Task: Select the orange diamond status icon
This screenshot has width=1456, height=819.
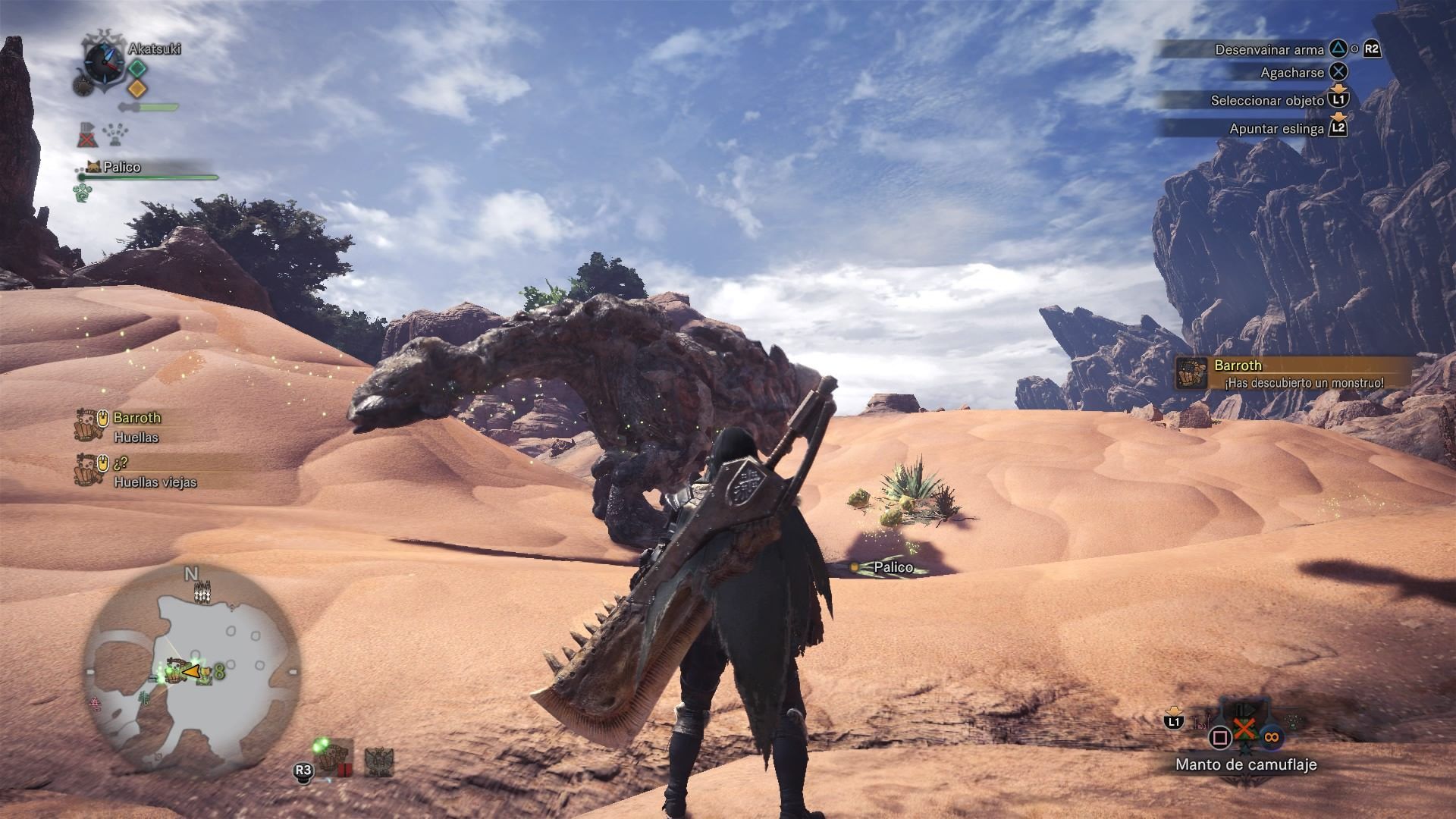Action: (x=136, y=89)
